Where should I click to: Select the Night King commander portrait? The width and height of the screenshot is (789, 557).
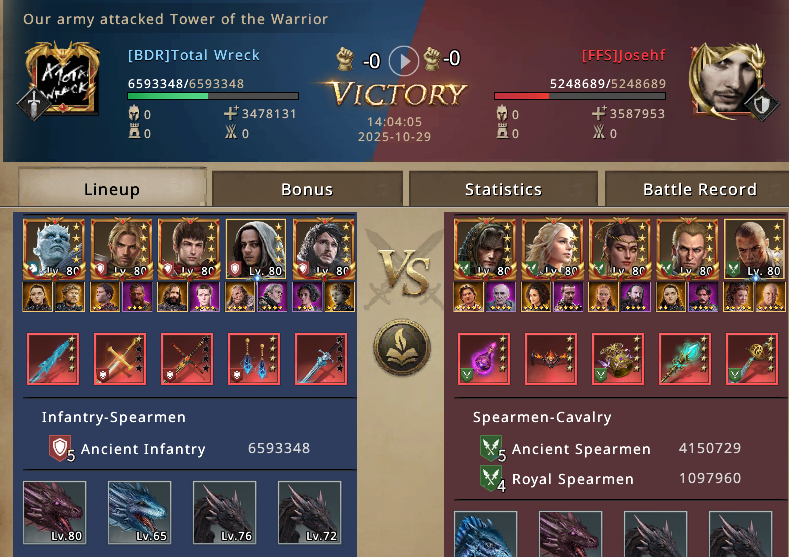point(54,249)
